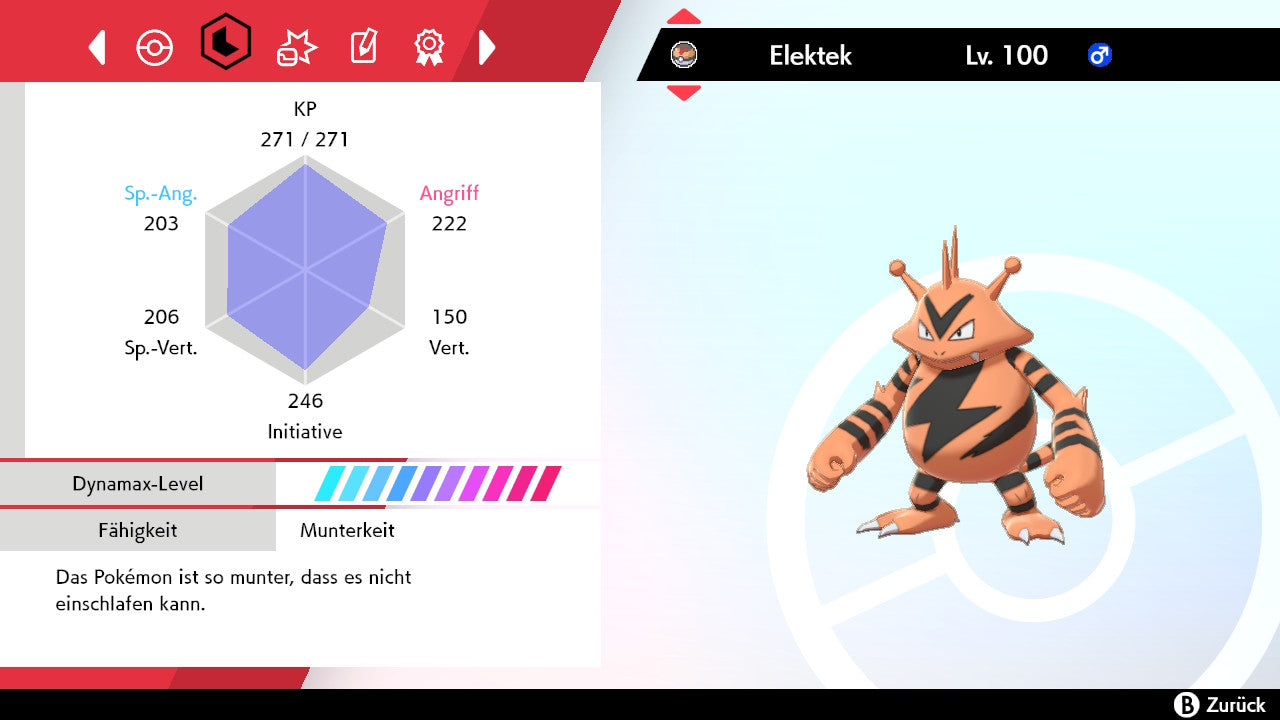Open the moves tab with burst icon
The image size is (1280, 720).
(x=296, y=47)
